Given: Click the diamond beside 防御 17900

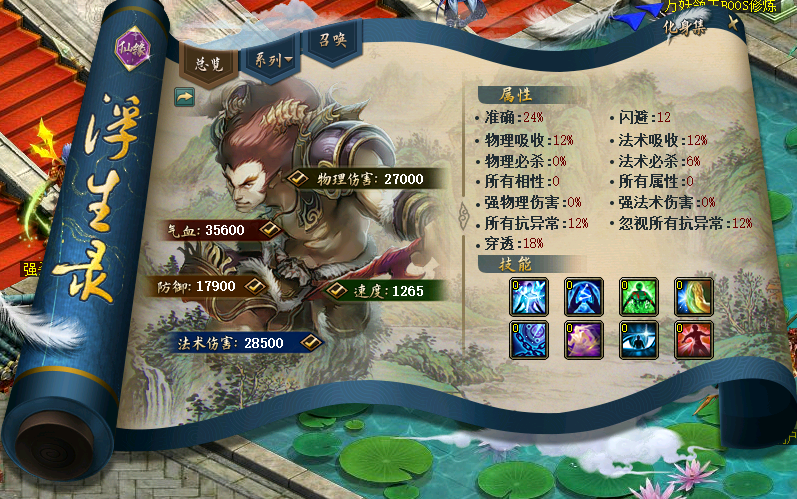Looking at the screenshot, I should [x=254, y=286].
